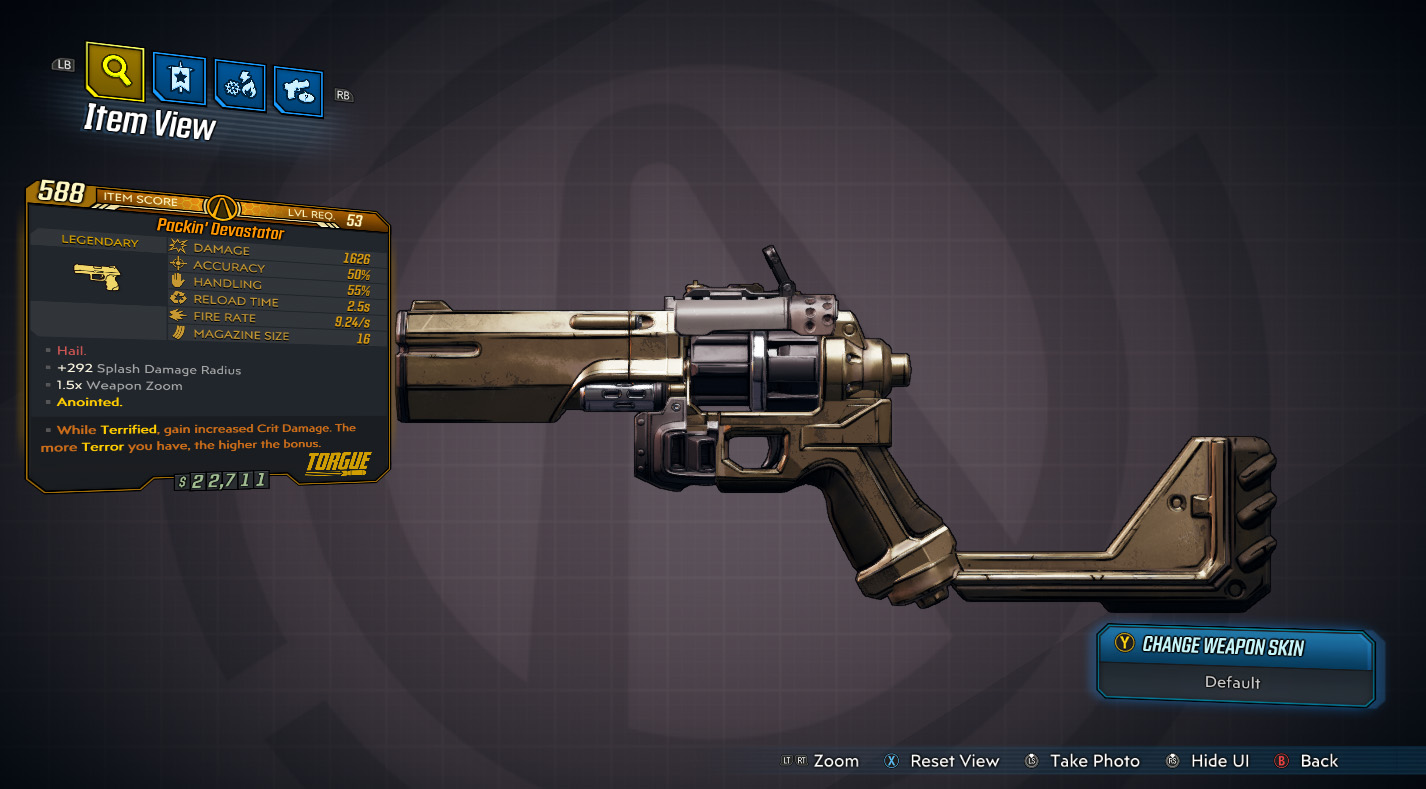Click the Fire Rate icon
This screenshot has width=1426, height=789.
coord(177,316)
